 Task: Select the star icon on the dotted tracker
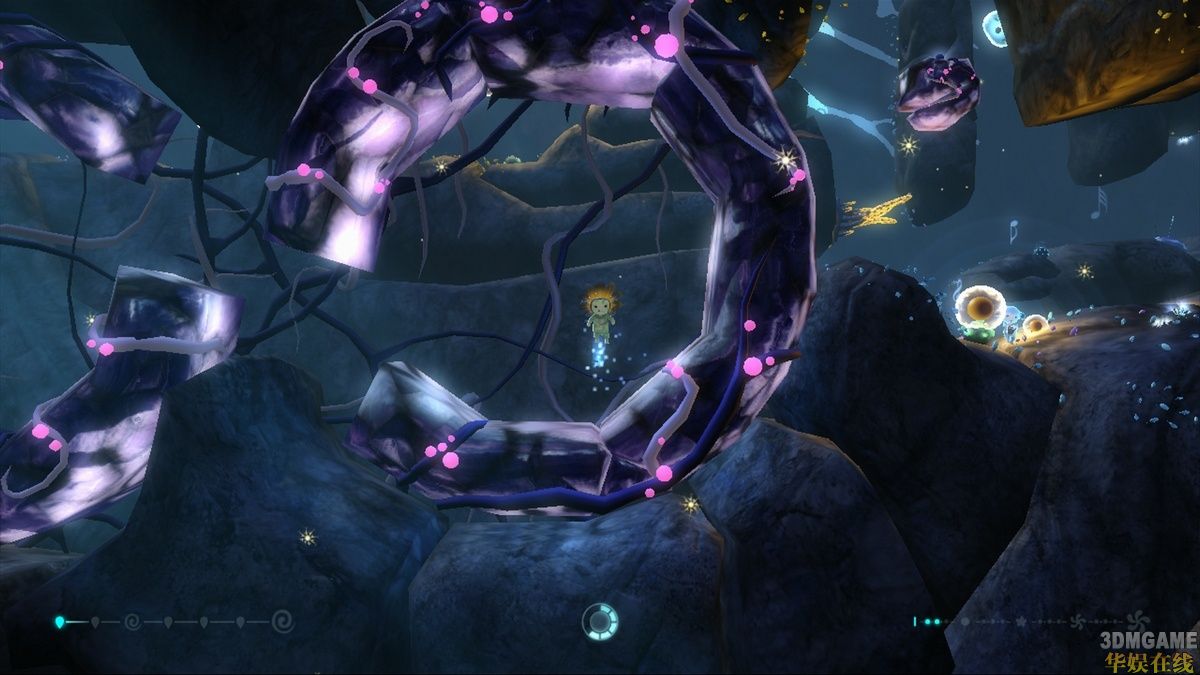pos(1020,622)
